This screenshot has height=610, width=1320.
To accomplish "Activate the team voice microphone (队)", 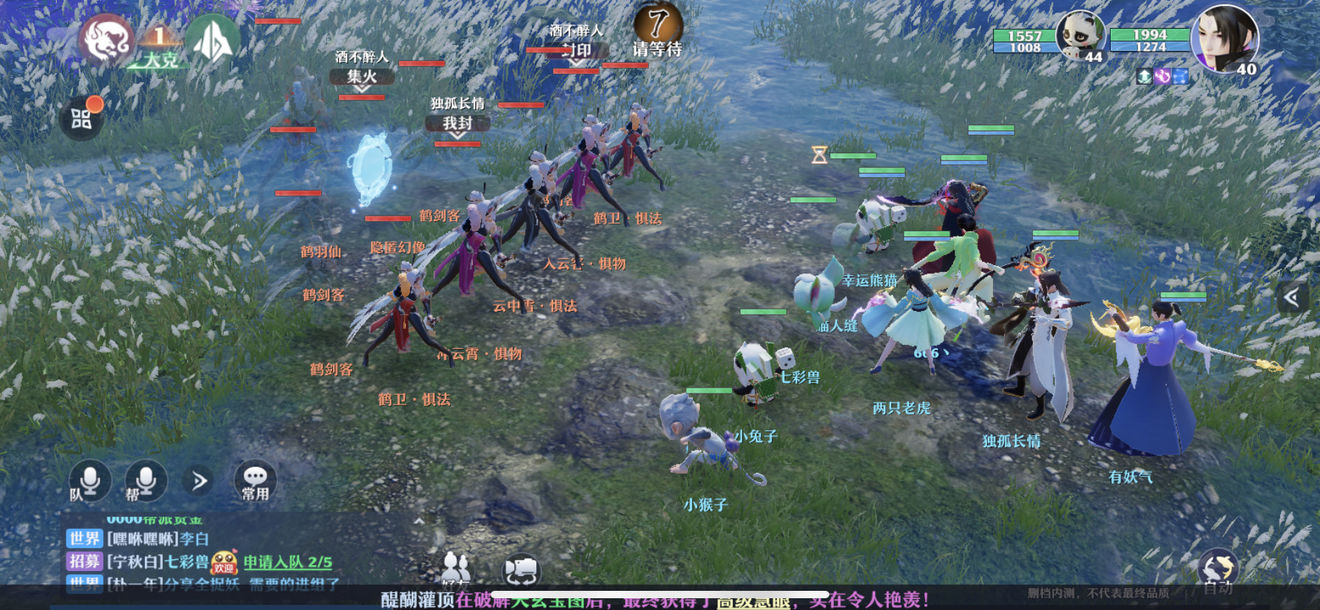I will [89, 482].
